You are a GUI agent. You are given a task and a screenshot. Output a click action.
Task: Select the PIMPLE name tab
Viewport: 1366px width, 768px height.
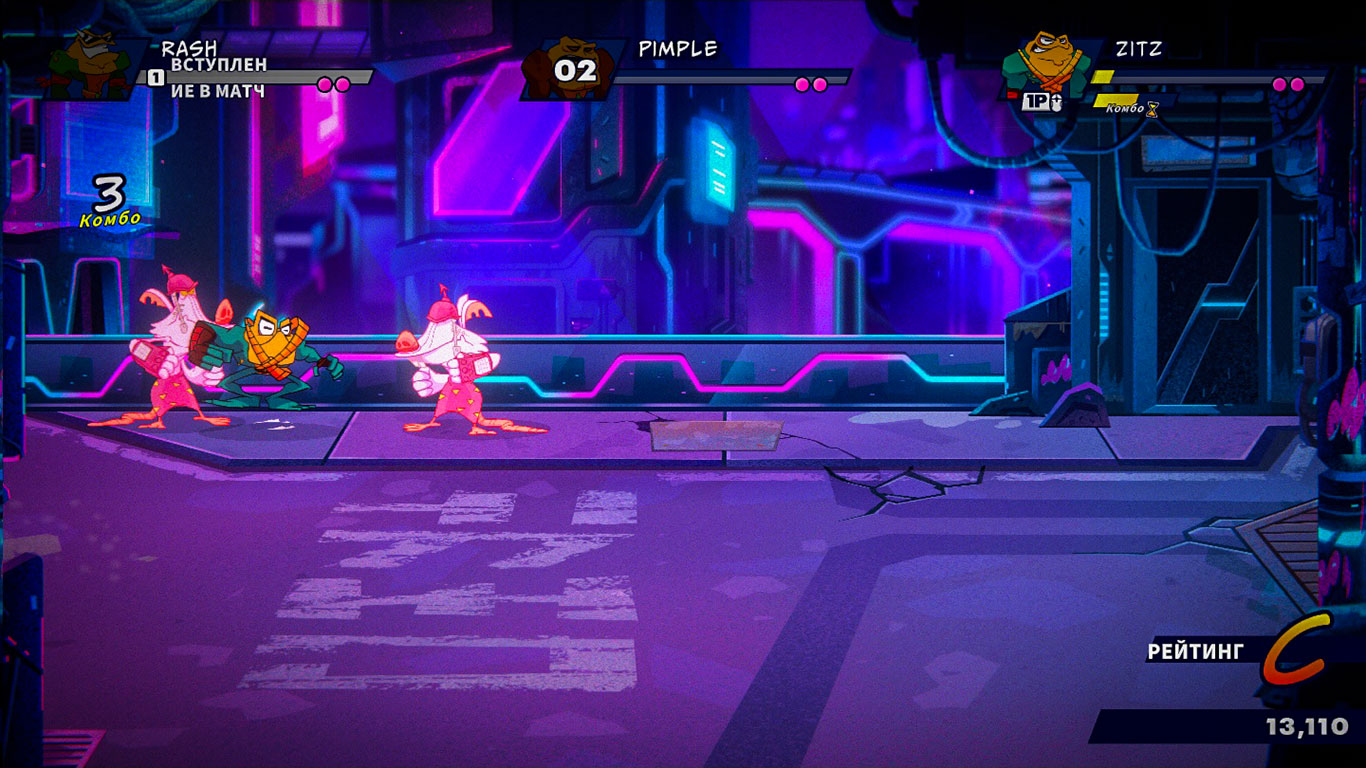(x=675, y=46)
